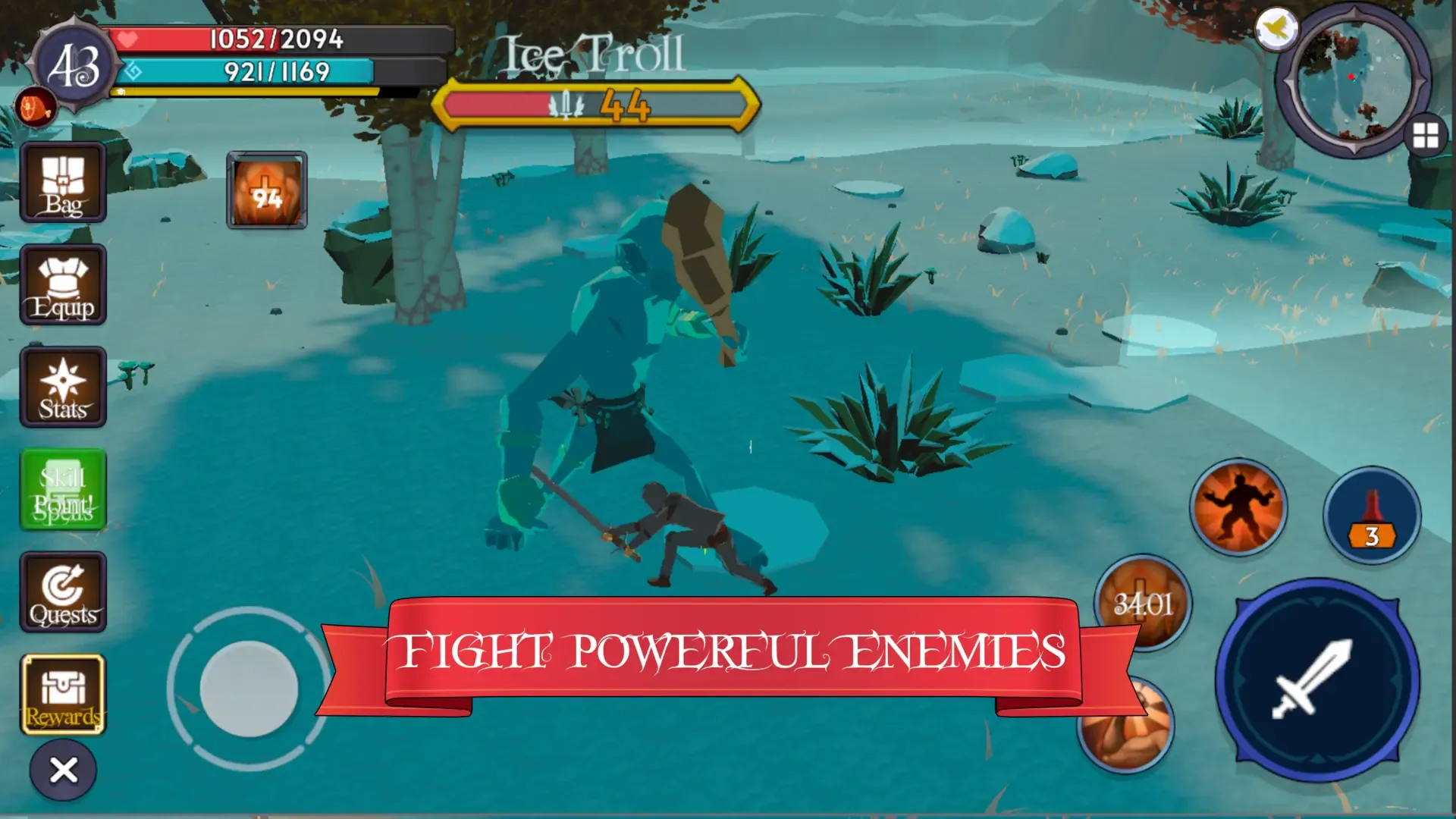The height and width of the screenshot is (819, 1456).
Task: Drink a health potion from the x3 stack
Action: (1370, 516)
